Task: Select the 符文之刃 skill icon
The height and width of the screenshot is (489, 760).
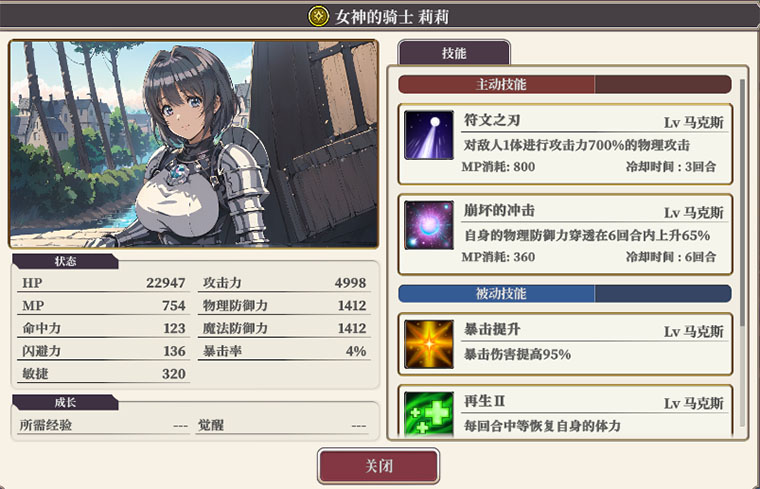Action: point(429,135)
